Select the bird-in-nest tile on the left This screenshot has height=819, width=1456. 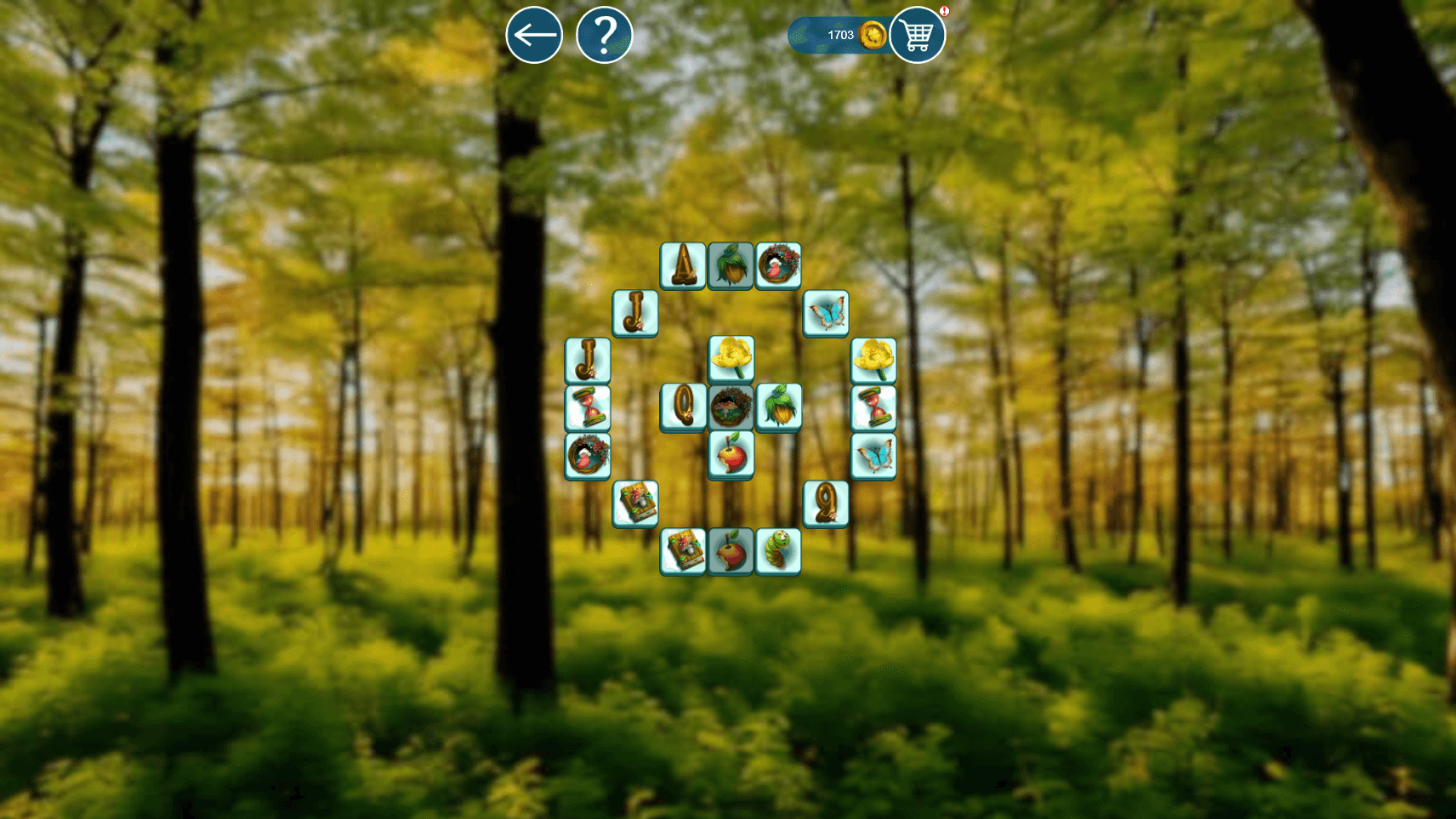pos(586,455)
